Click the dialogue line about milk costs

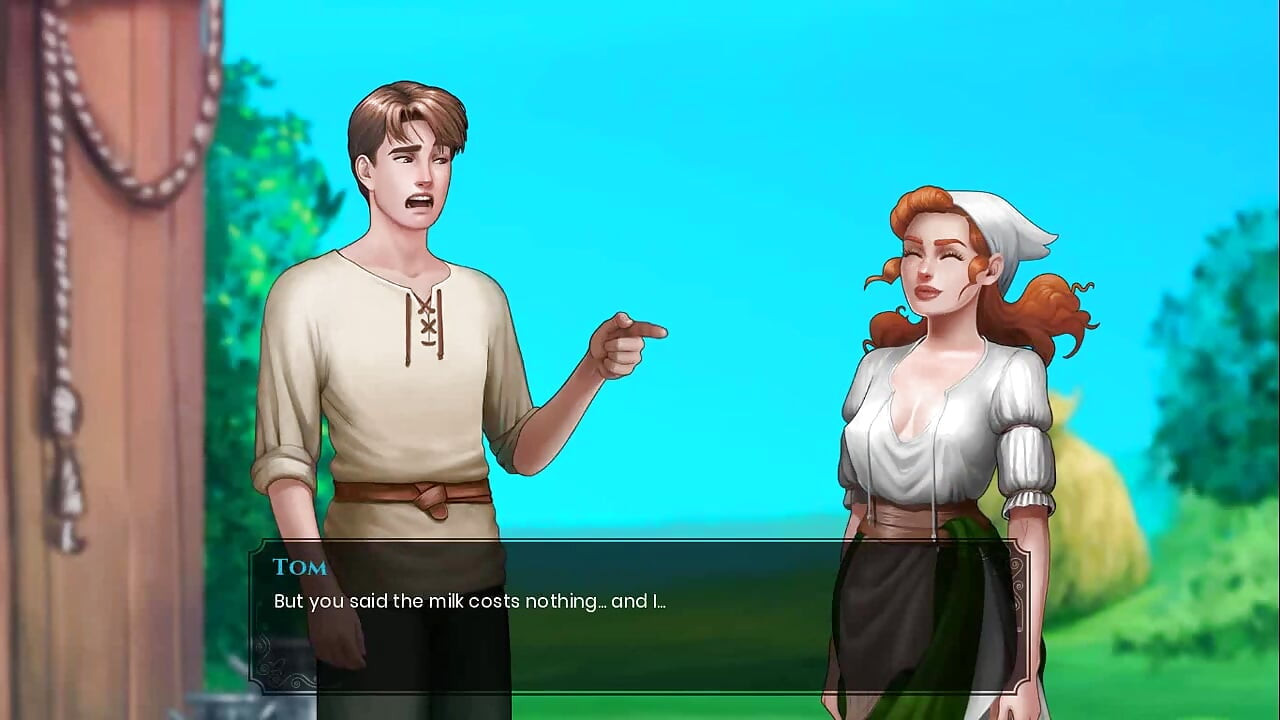(x=470, y=601)
